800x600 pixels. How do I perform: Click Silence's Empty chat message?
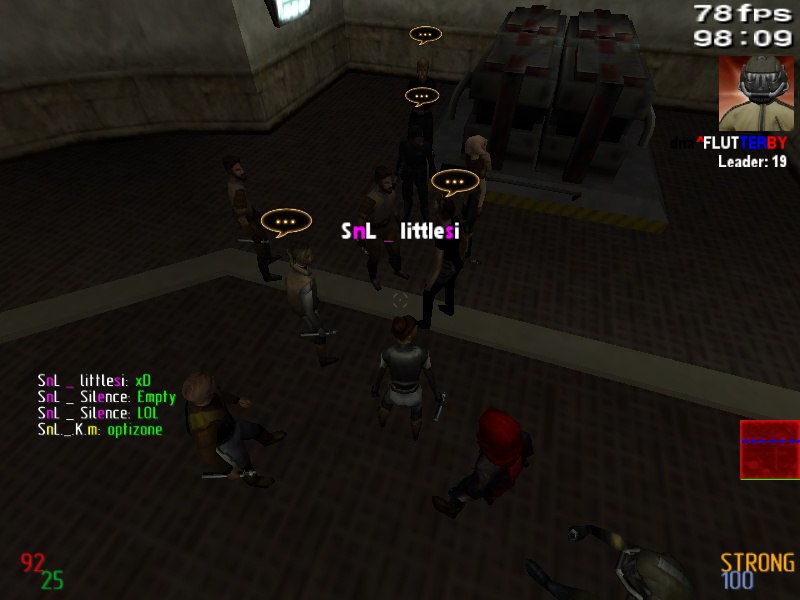tap(106, 397)
